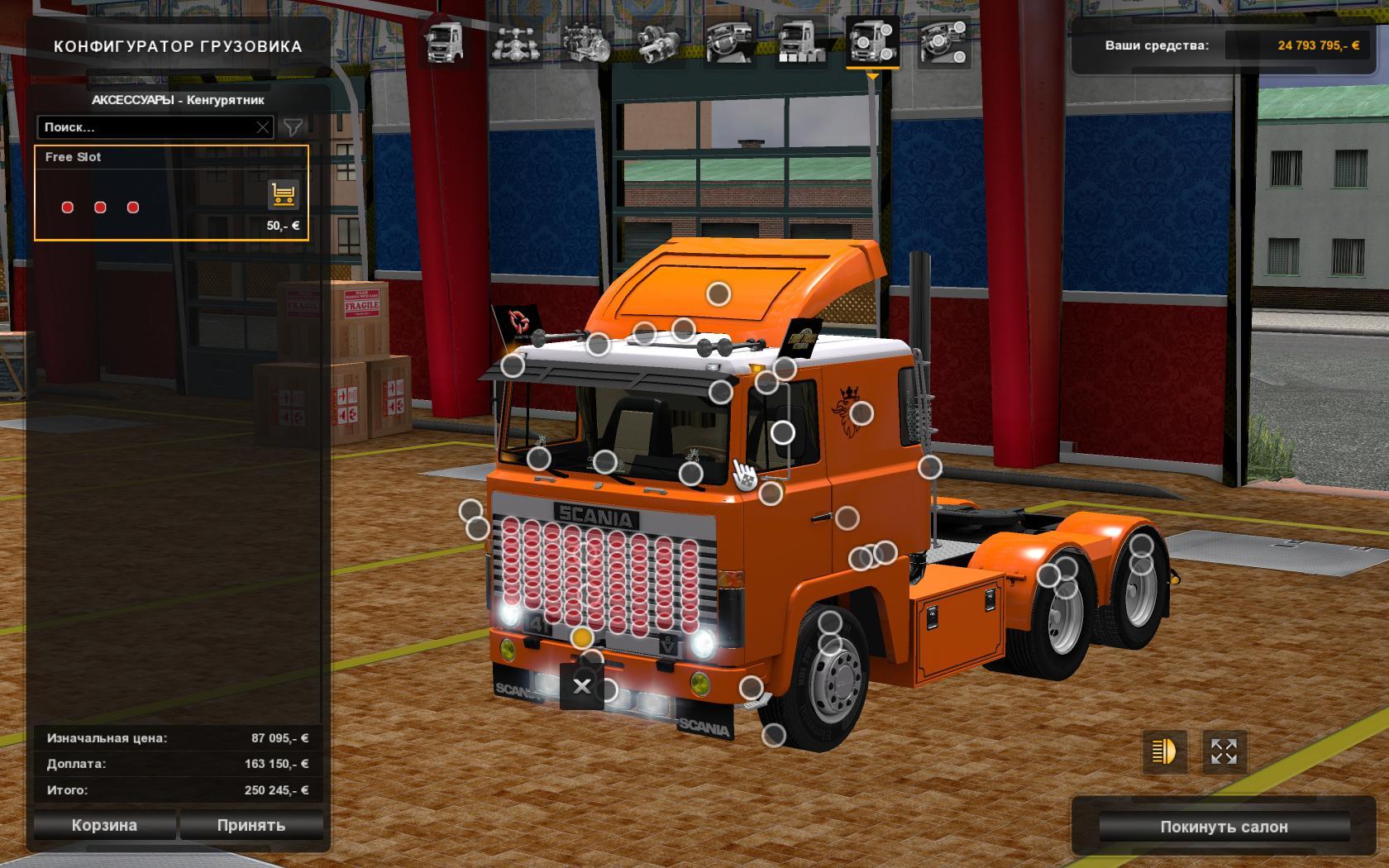Open the truck cabin tab
1389x868 pixels.
tap(444, 42)
